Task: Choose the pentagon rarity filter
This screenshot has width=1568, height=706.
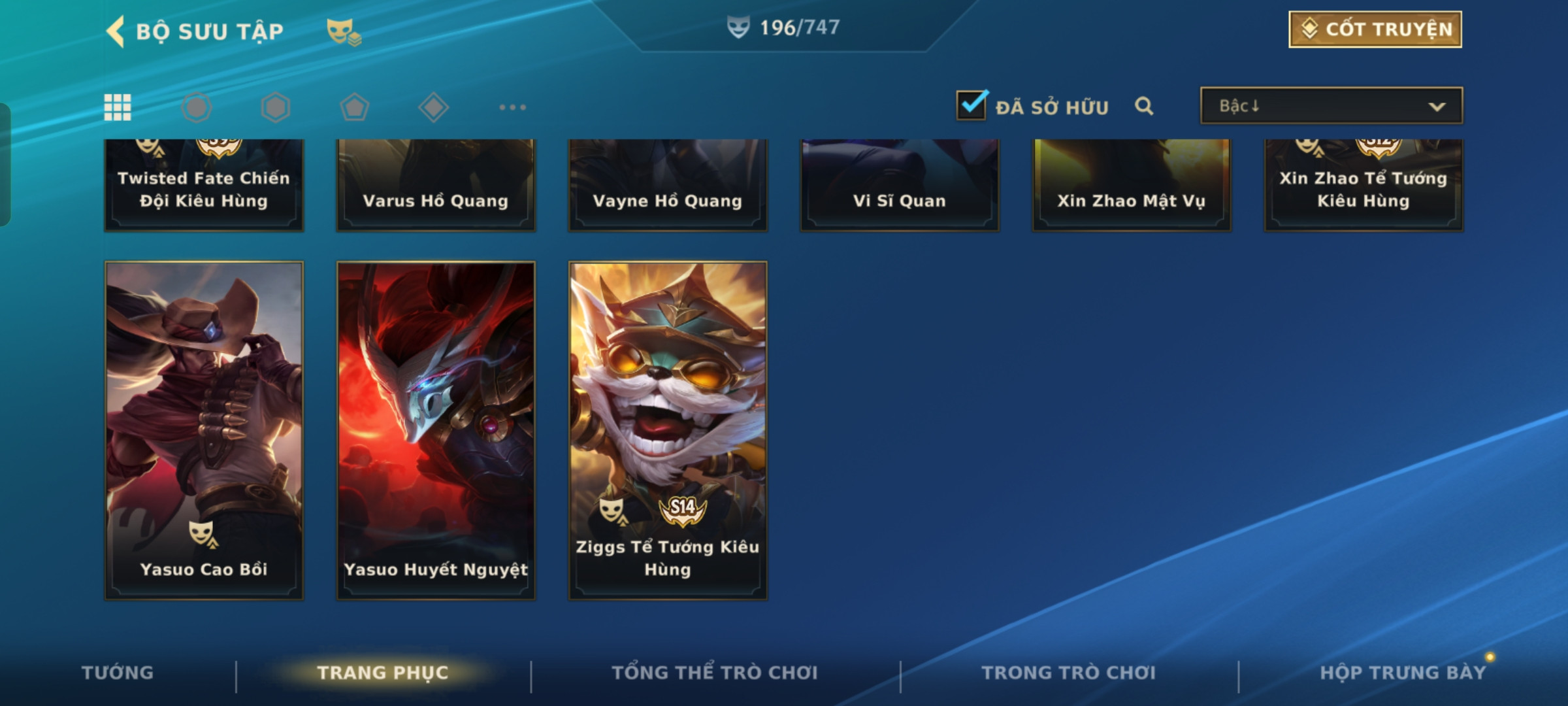Action: pyautogui.click(x=354, y=107)
